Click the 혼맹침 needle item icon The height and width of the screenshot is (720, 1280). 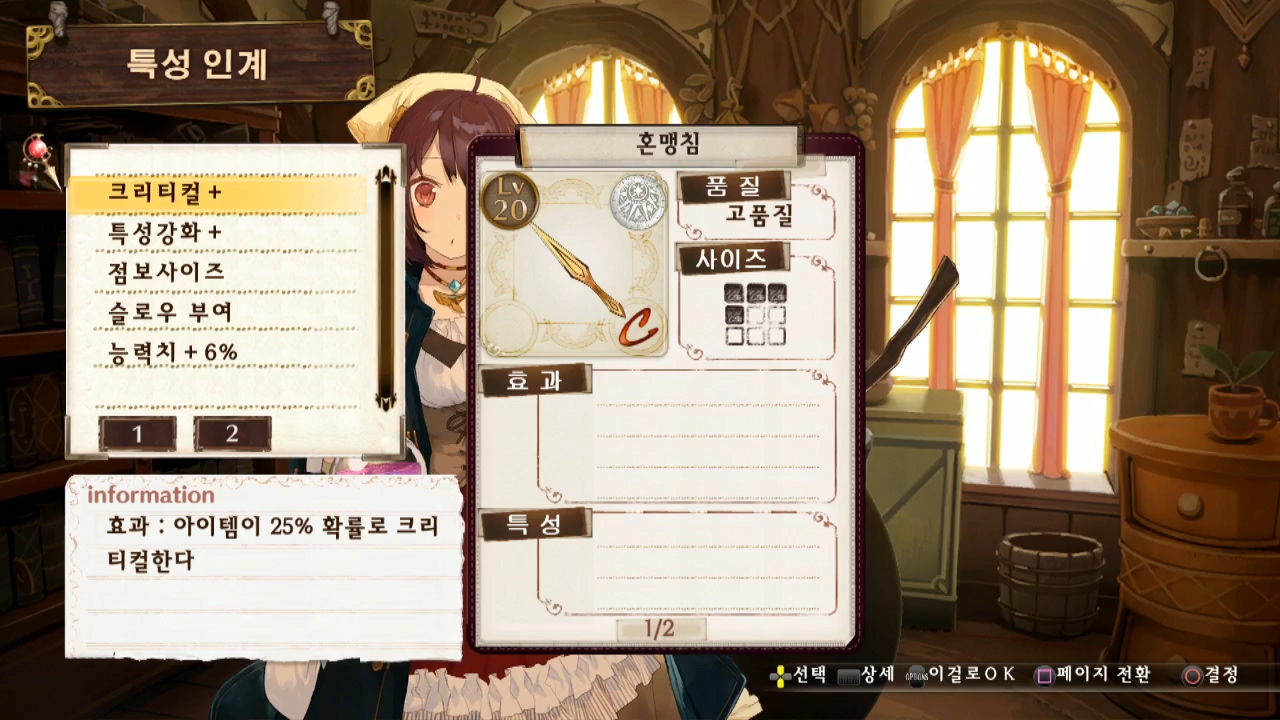point(574,265)
